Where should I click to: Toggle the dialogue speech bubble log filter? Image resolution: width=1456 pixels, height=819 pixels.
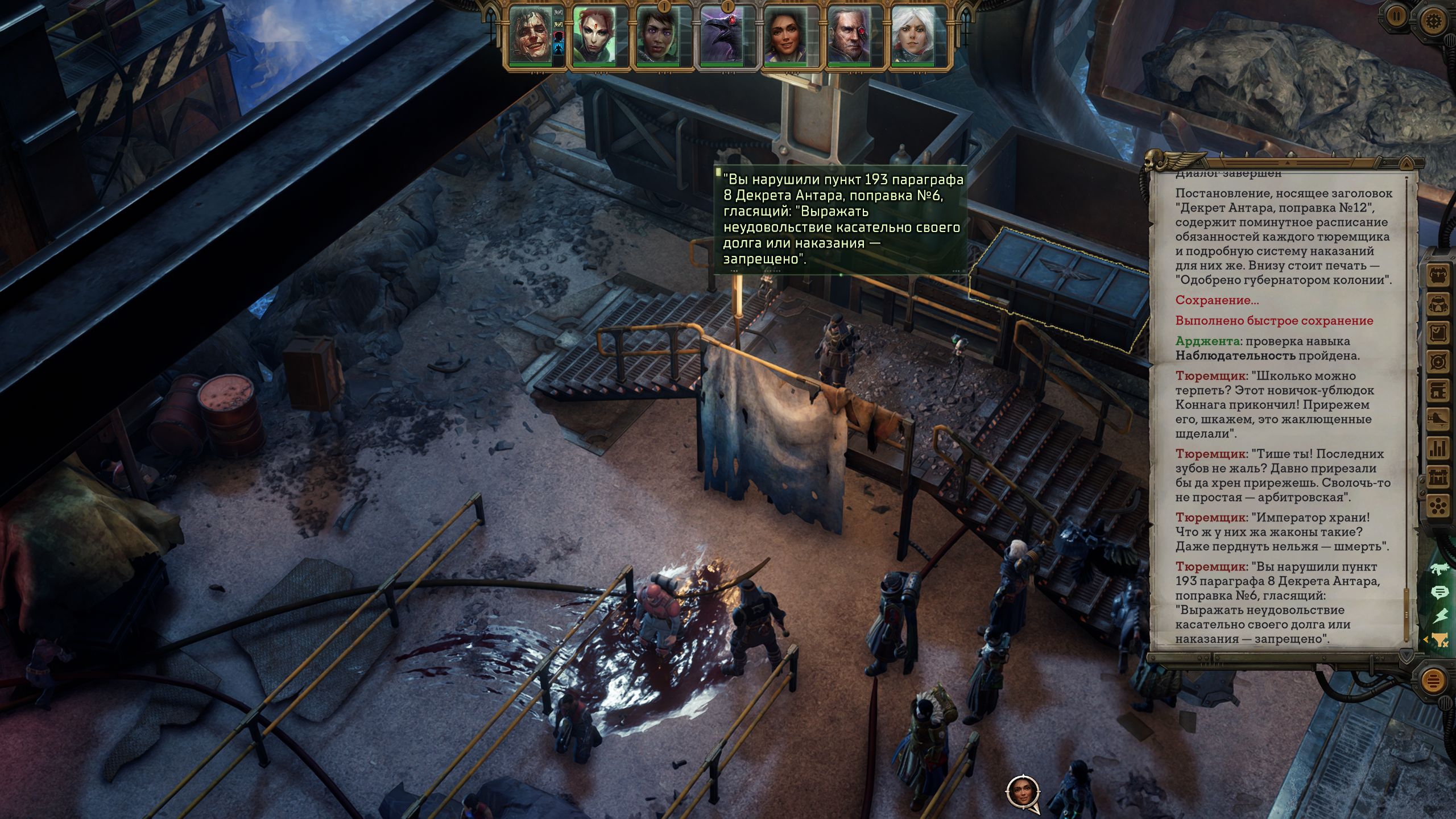(x=1440, y=593)
